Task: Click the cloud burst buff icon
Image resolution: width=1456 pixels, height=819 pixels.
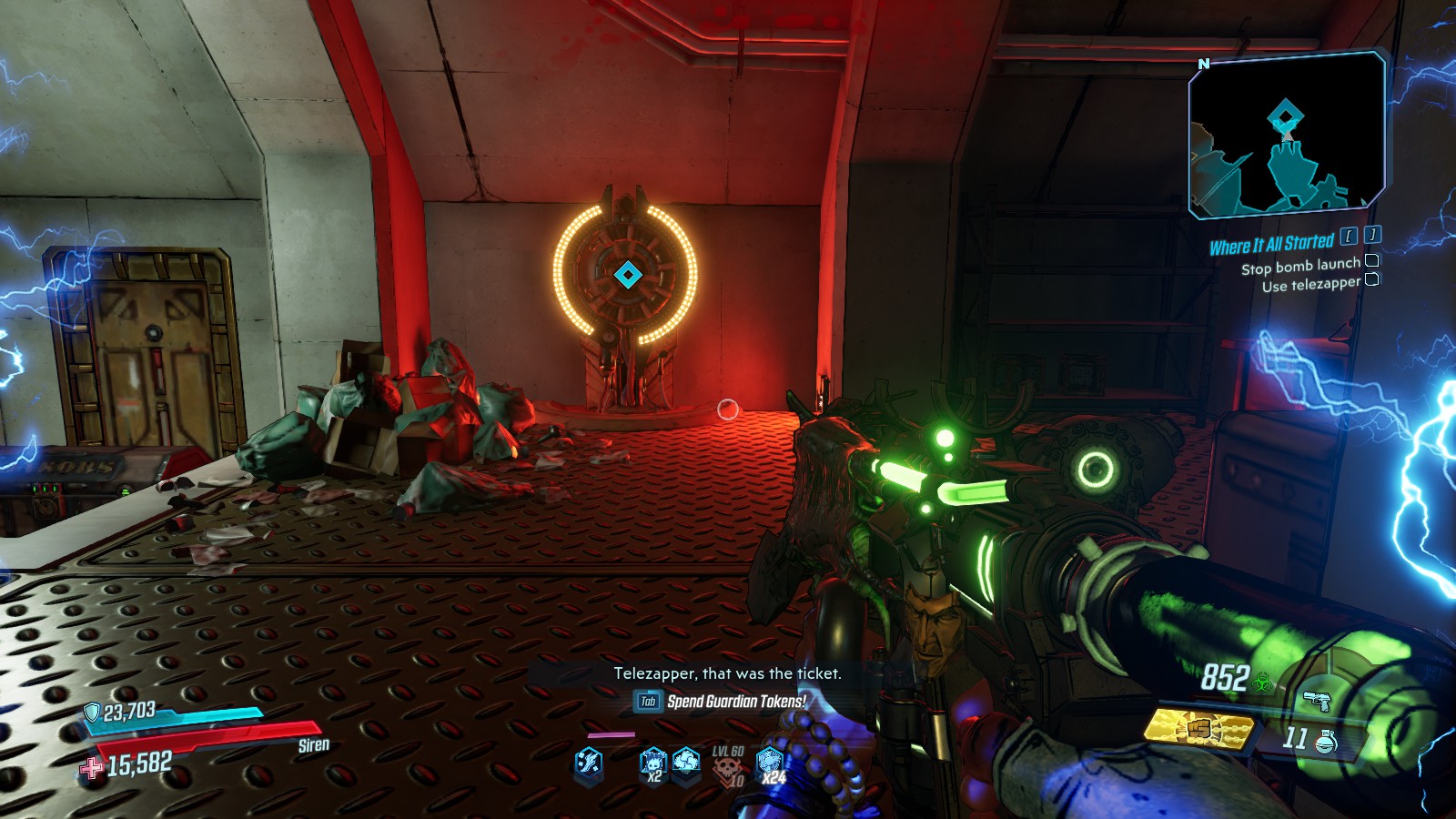Action: point(686,761)
